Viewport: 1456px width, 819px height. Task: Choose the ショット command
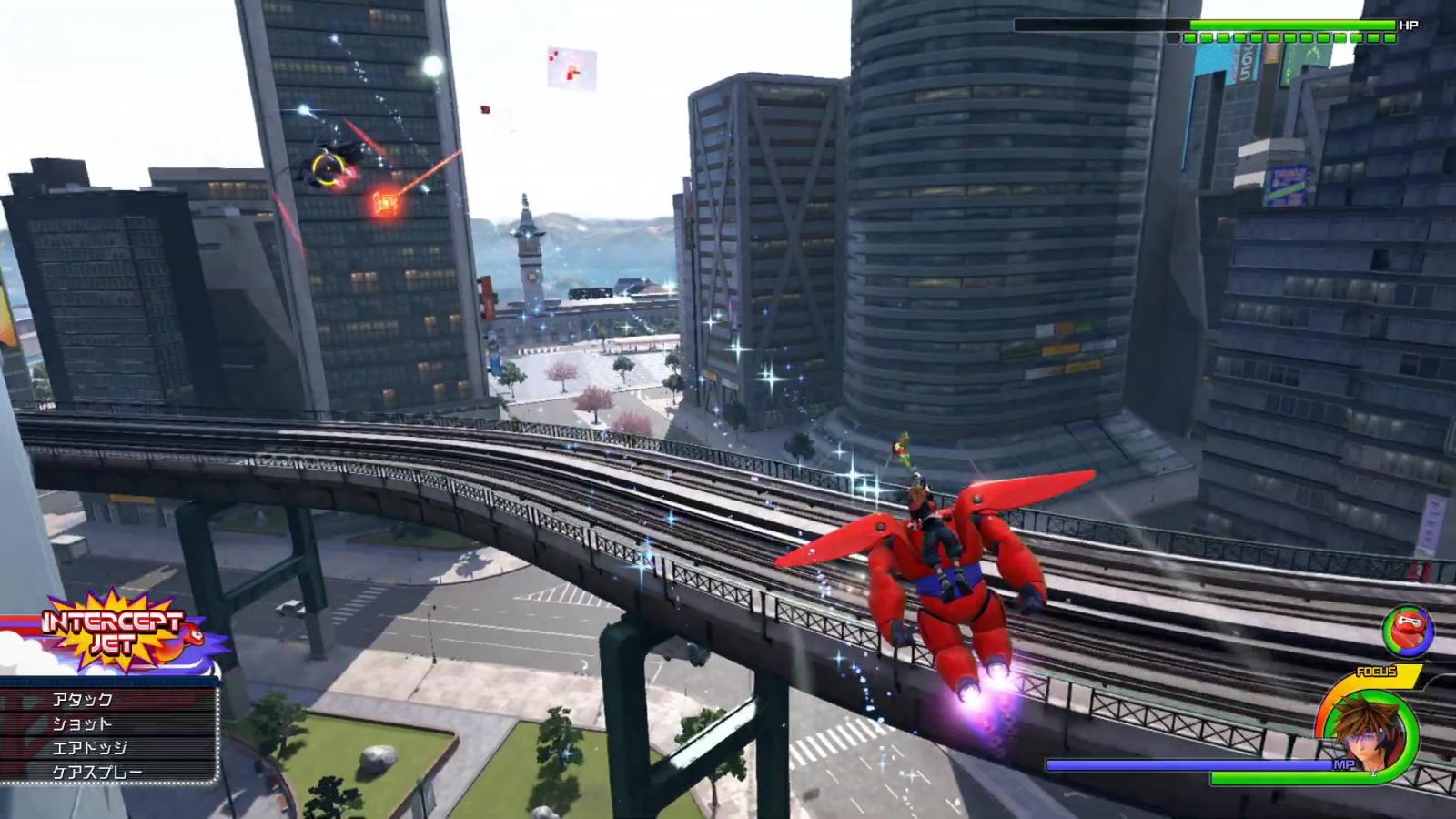pos(107,723)
